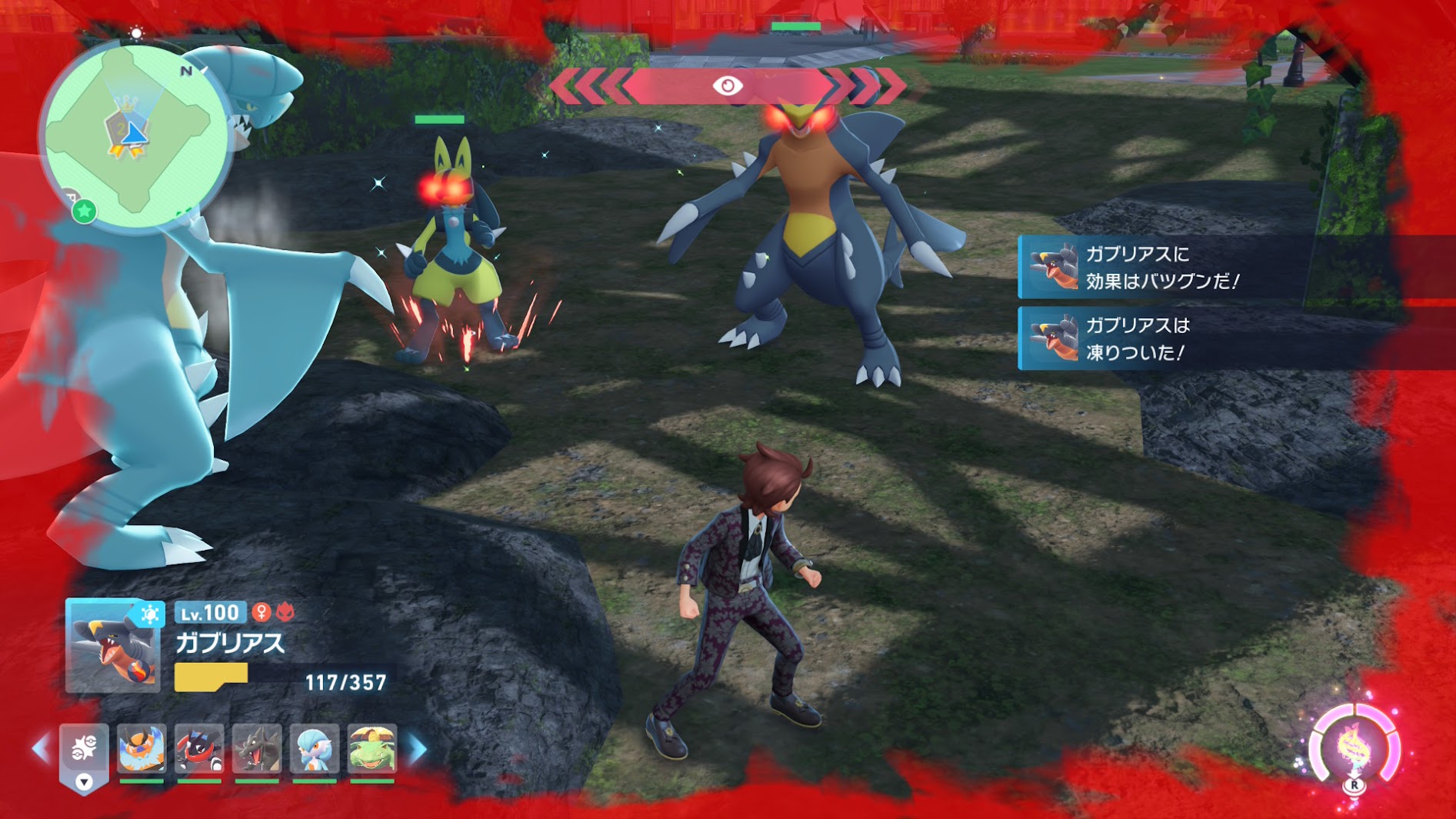
Task: Select the active Garchomp portrait
Action: click(x=112, y=646)
